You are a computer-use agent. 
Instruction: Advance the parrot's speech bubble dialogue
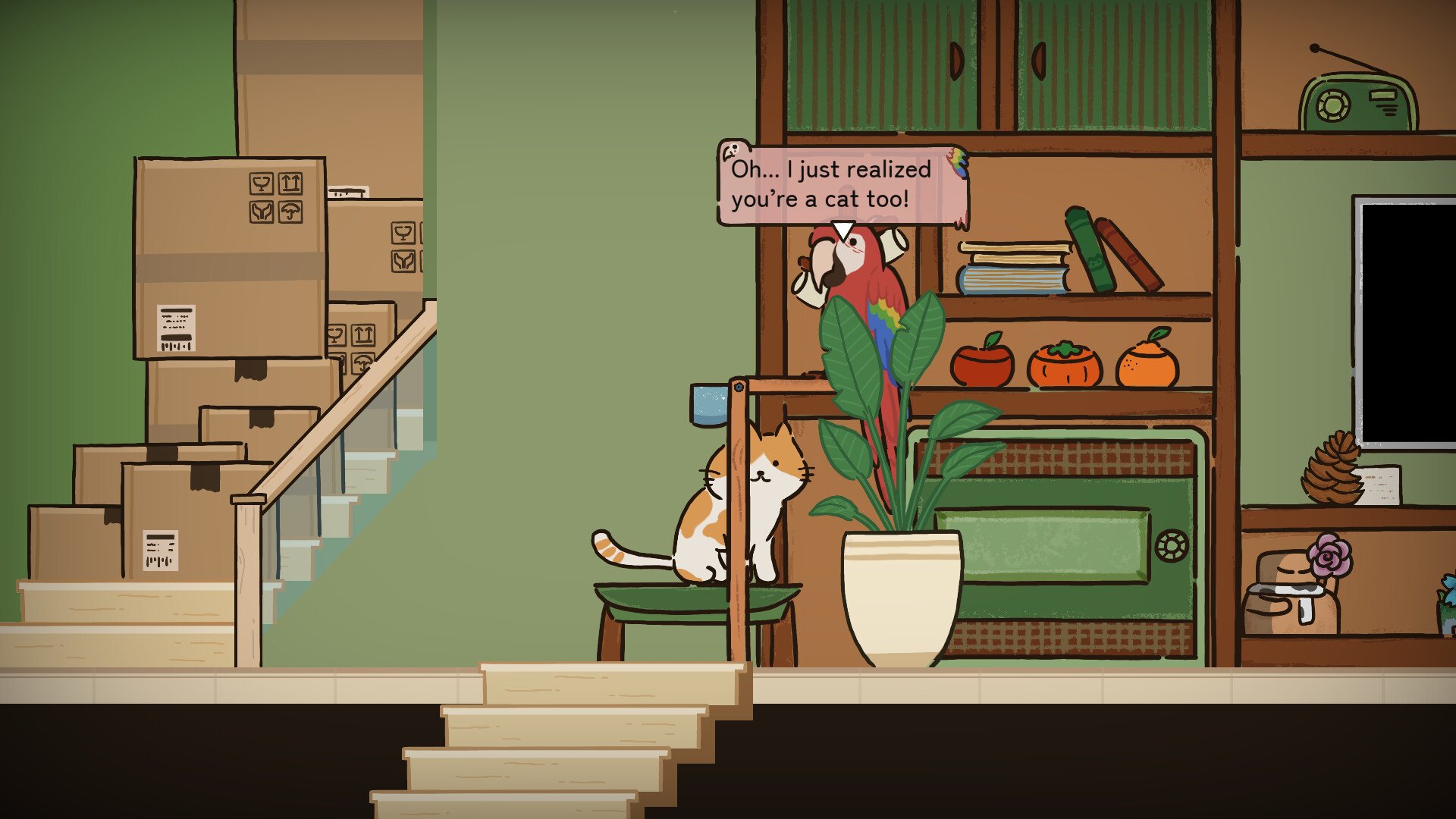840,184
